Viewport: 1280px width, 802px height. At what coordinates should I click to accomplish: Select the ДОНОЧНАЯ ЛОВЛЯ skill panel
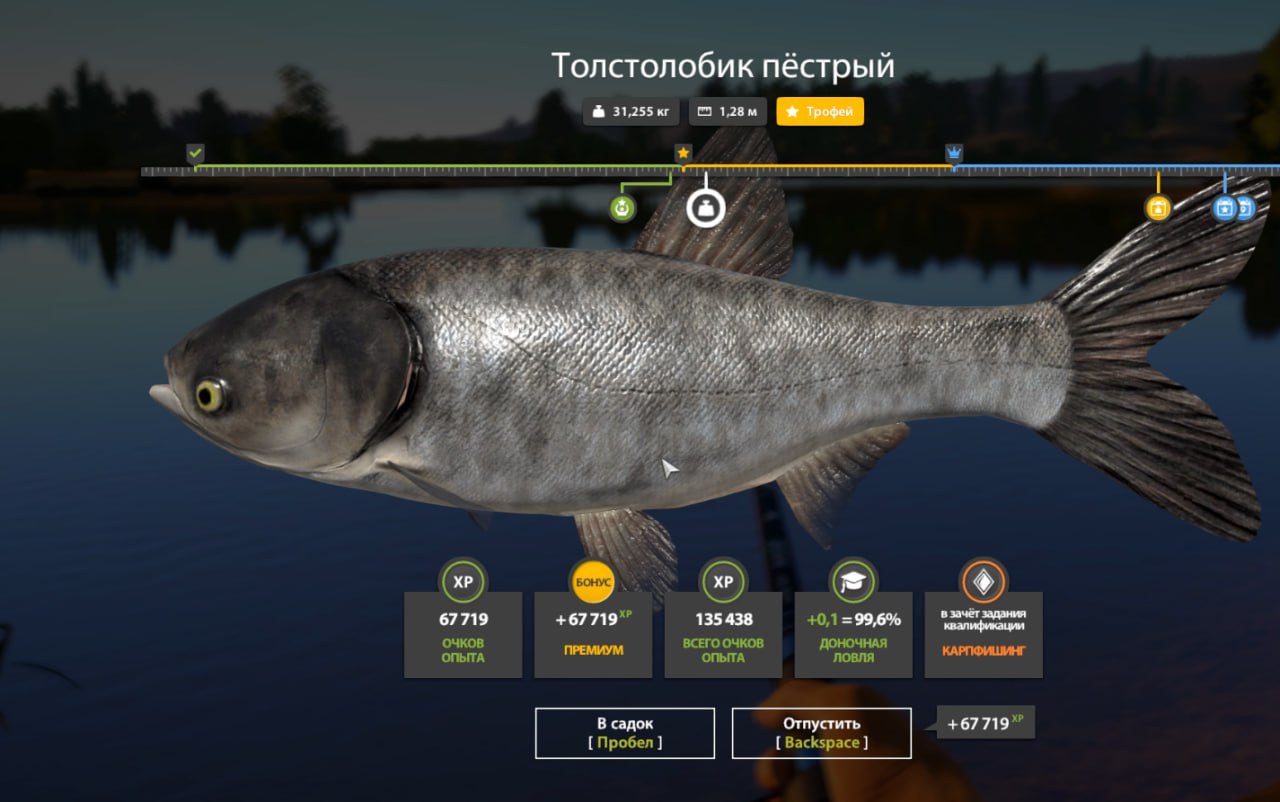(853, 634)
